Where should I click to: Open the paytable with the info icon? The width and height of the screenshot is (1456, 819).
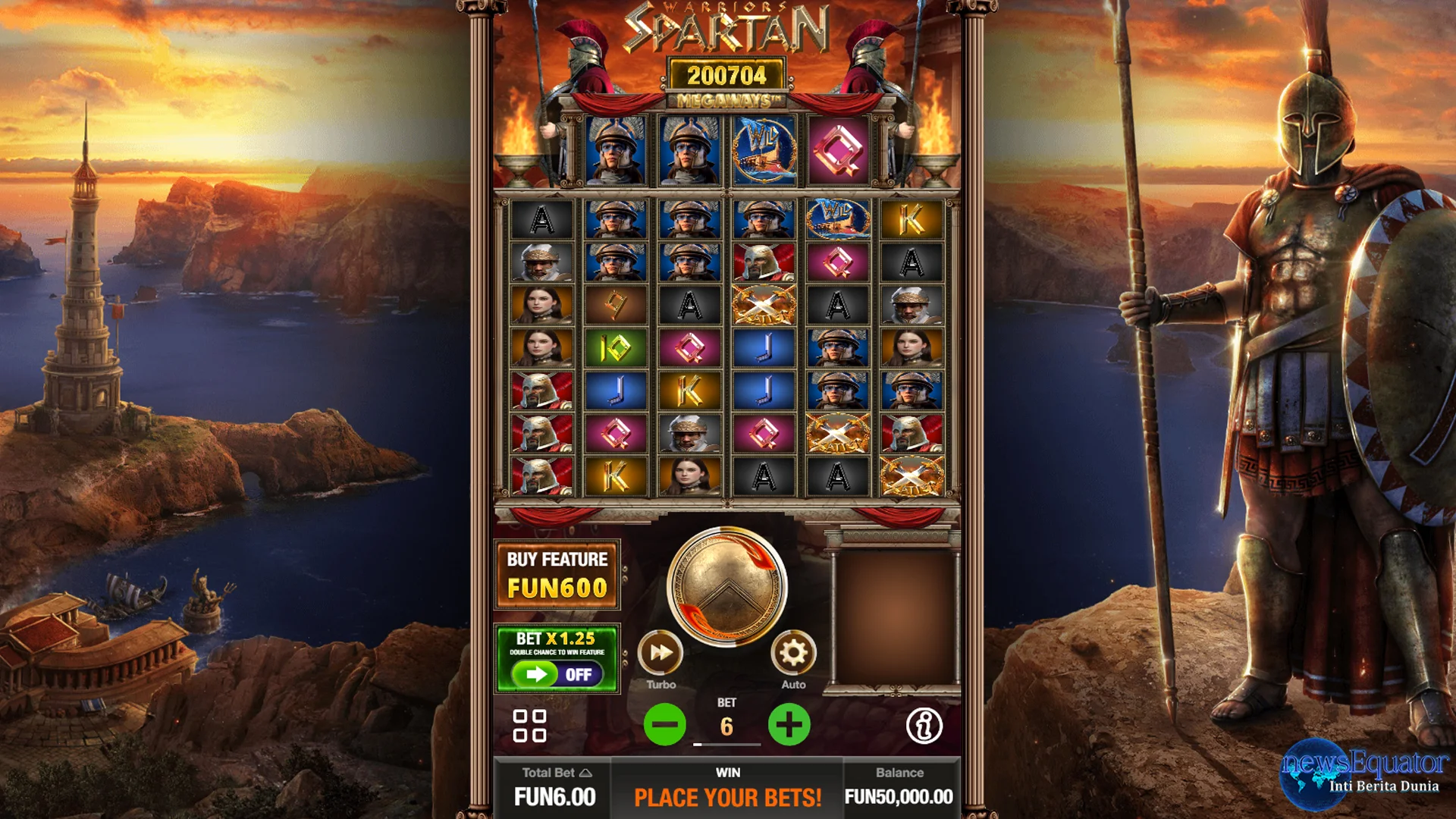coord(924,726)
